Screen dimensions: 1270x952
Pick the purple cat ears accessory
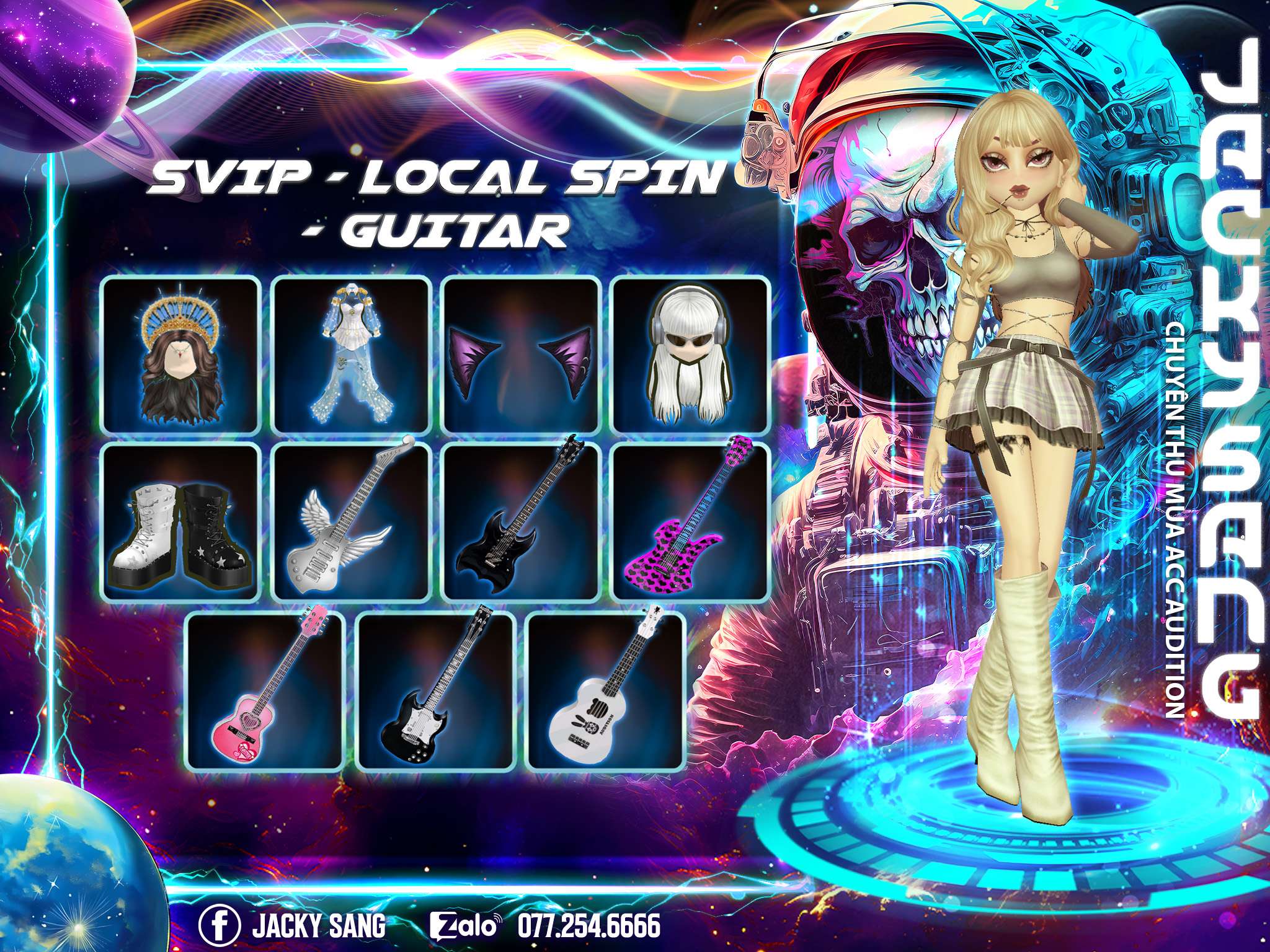pos(522,355)
